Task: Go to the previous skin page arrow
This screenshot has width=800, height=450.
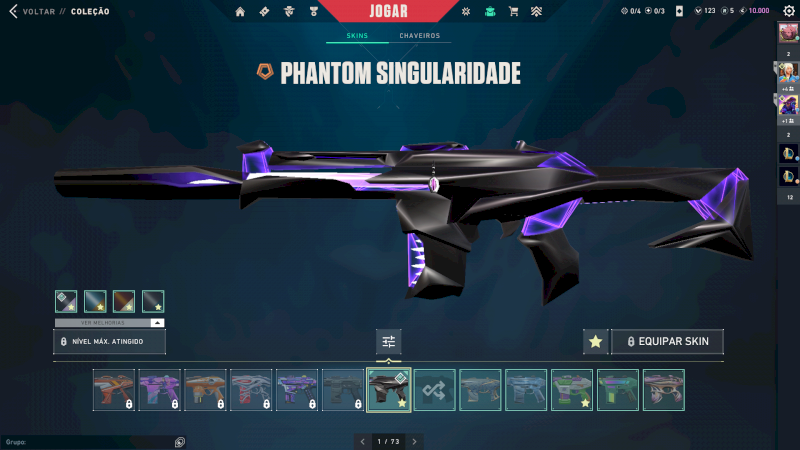Action: (363, 441)
